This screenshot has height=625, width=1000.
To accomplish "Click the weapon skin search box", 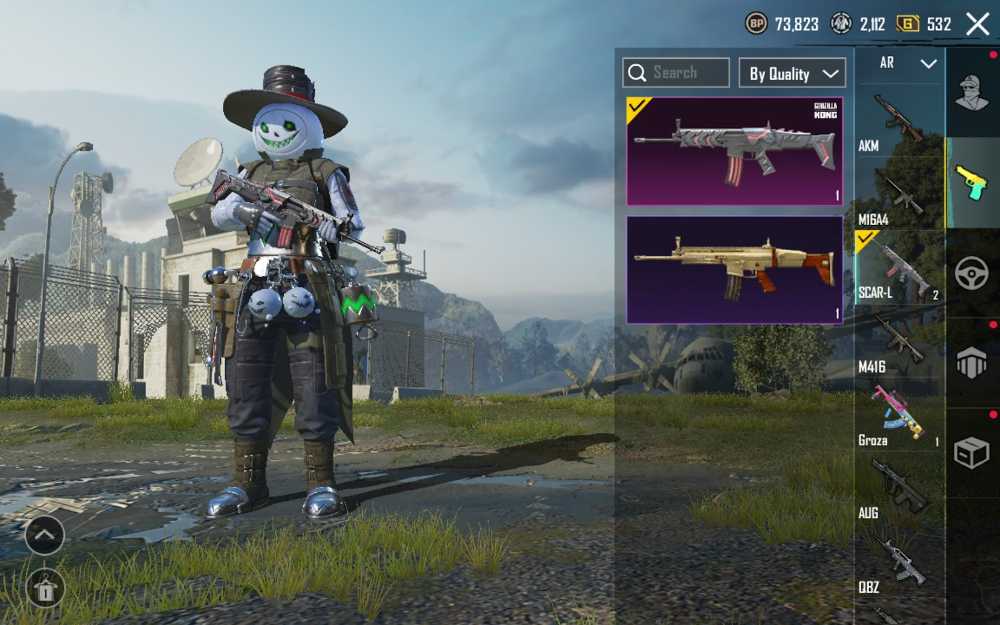I will pos(676,73).
